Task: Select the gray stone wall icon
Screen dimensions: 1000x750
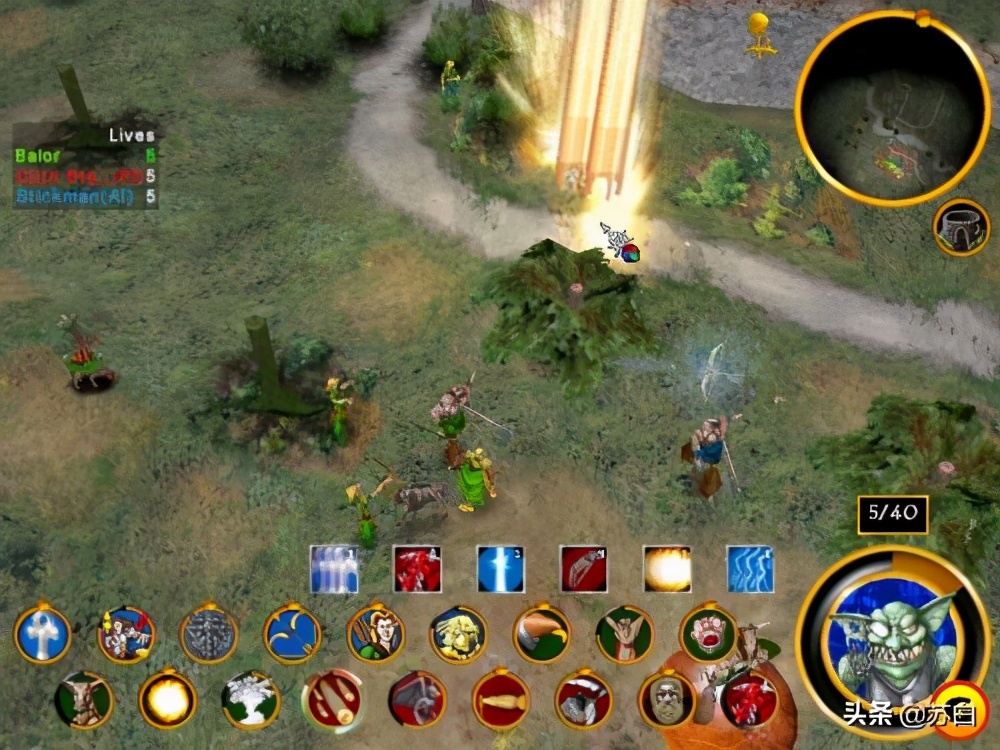Action: [209, 634]
